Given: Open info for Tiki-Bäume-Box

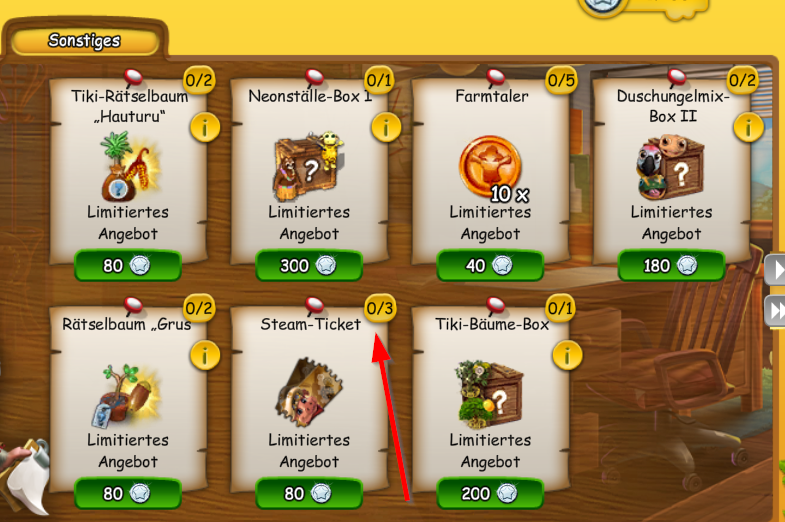Looking at the screenshot, I should 566,355.
